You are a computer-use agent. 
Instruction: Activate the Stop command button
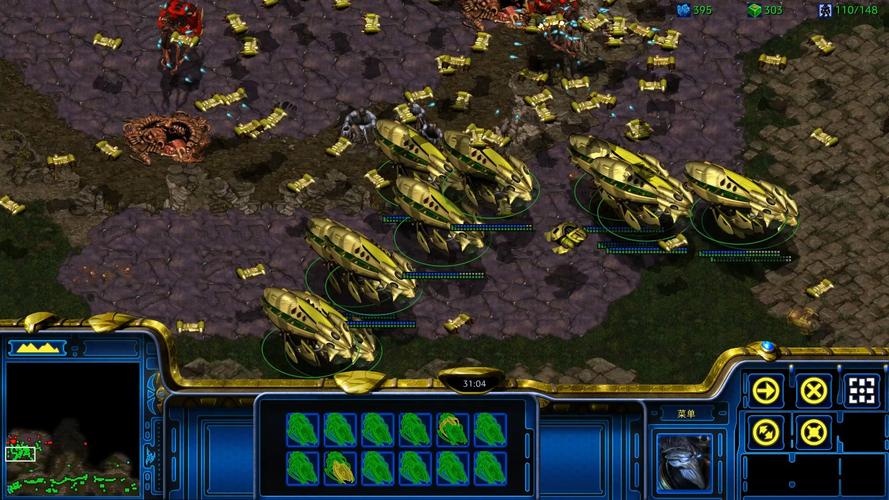click(x=815, y=390)
